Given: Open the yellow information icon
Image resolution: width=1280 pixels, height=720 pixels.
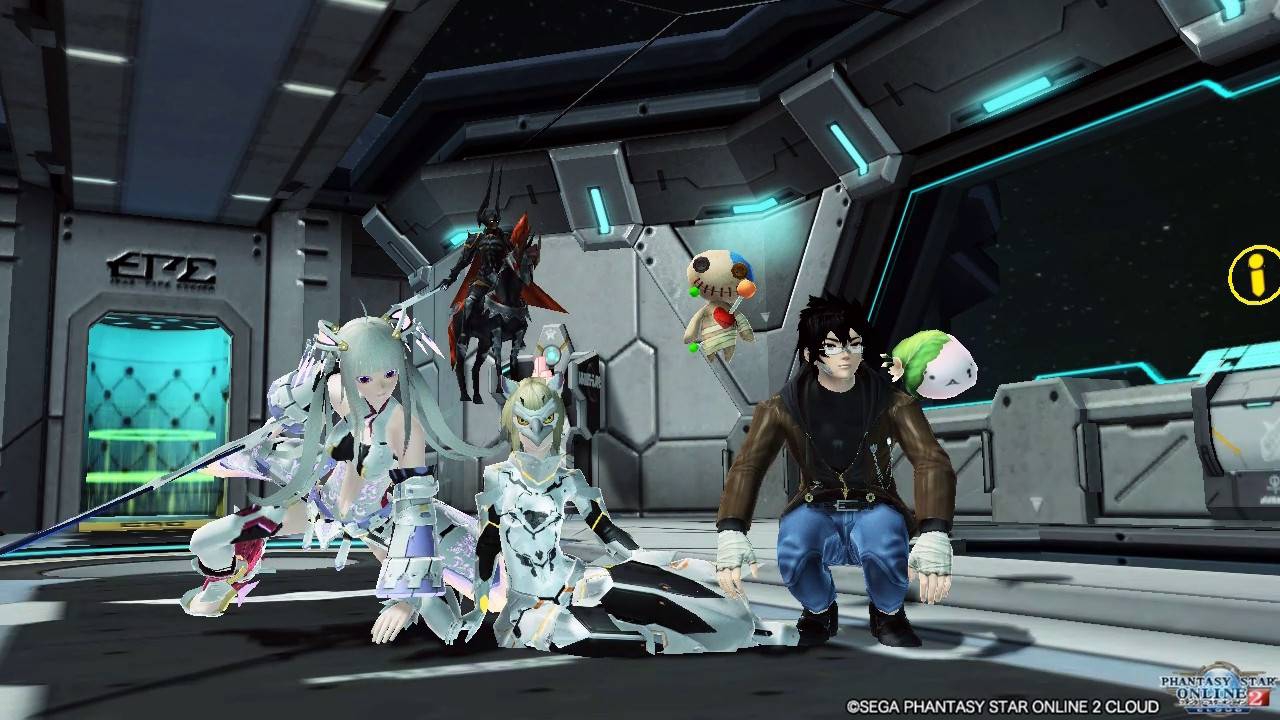Looking at the screenshot, I should pos(1255,273).
